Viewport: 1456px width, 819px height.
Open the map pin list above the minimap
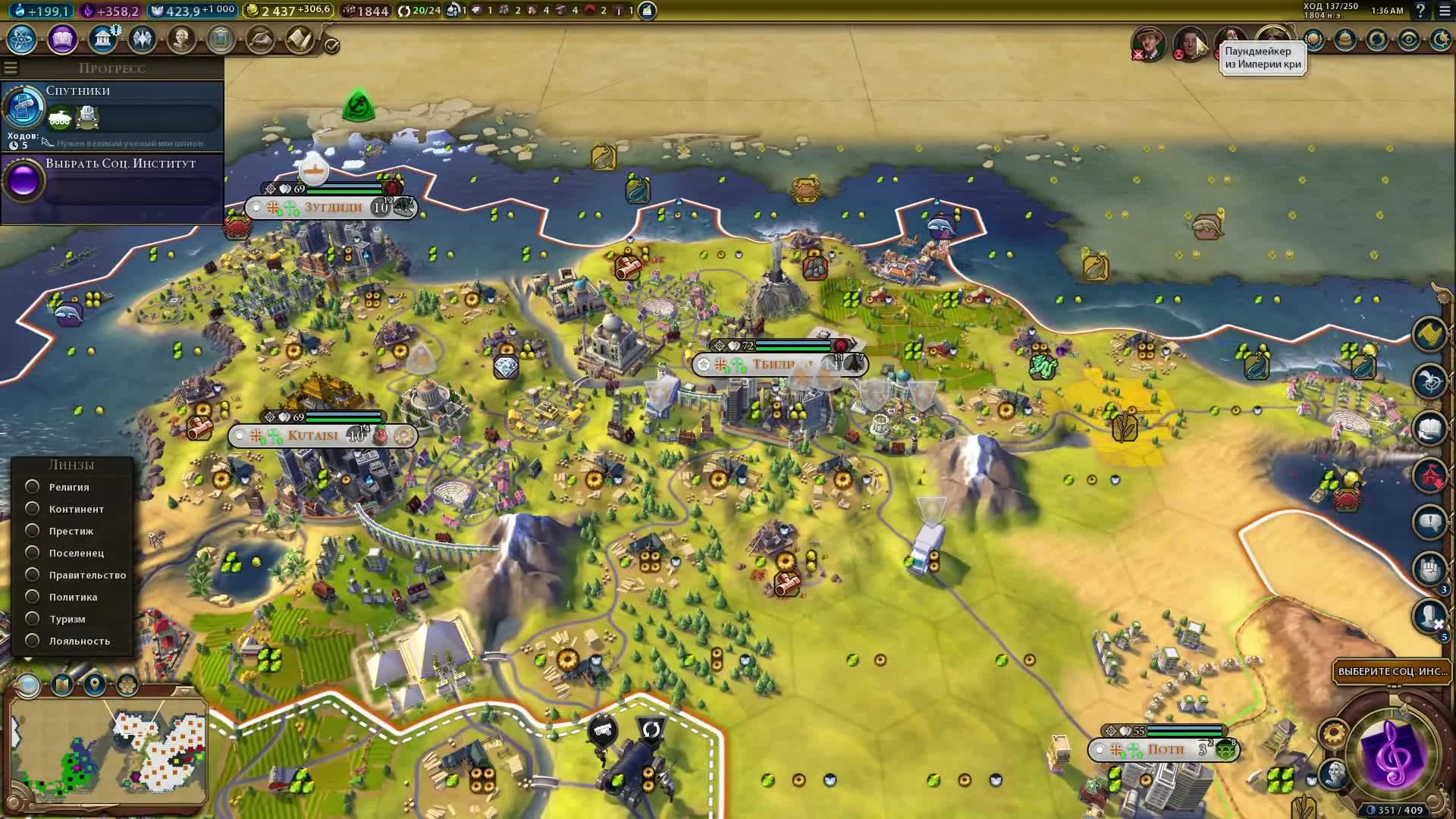pos(94,685)
